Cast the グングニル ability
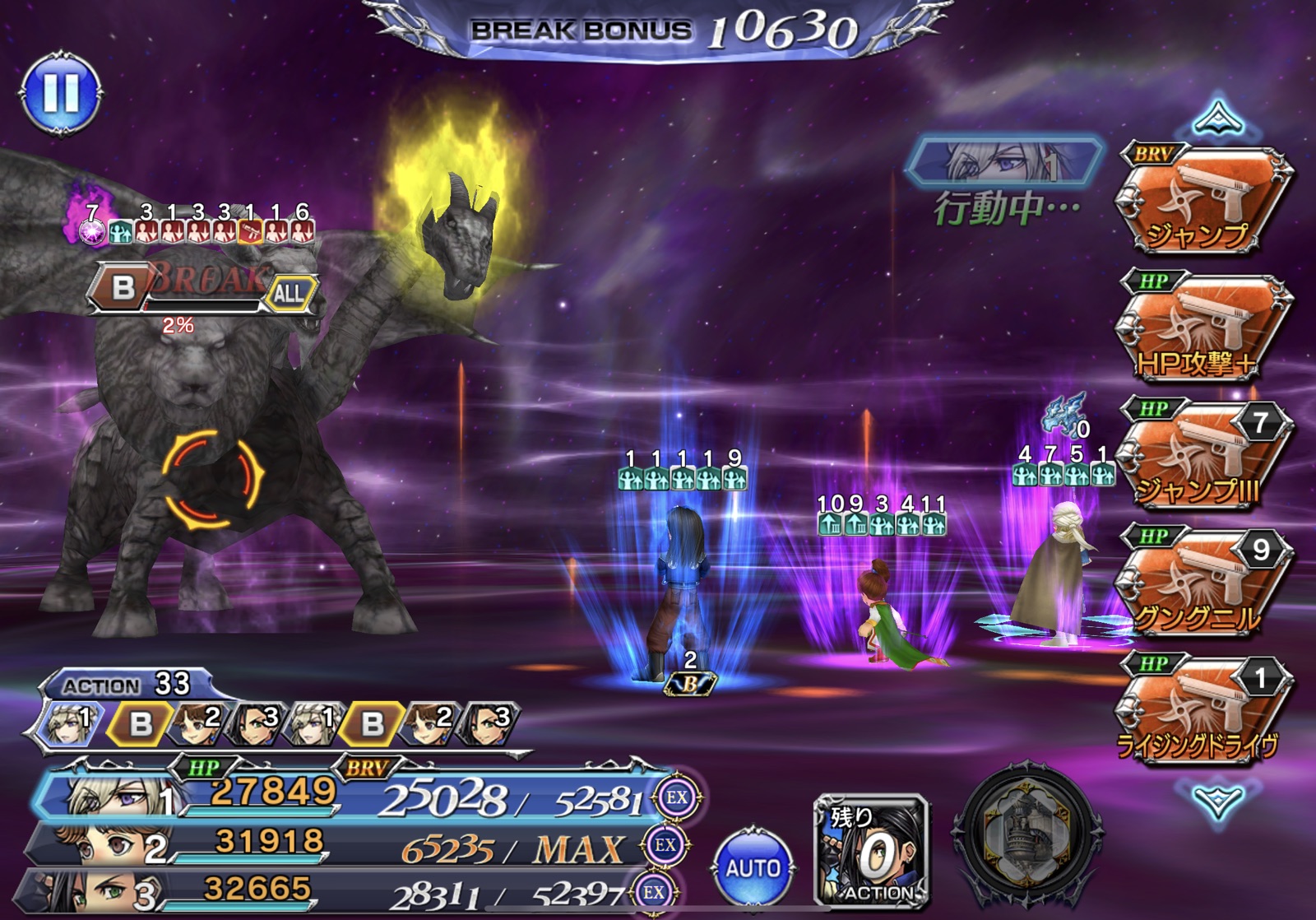1316x920 pixels. tap(1203, 584)
